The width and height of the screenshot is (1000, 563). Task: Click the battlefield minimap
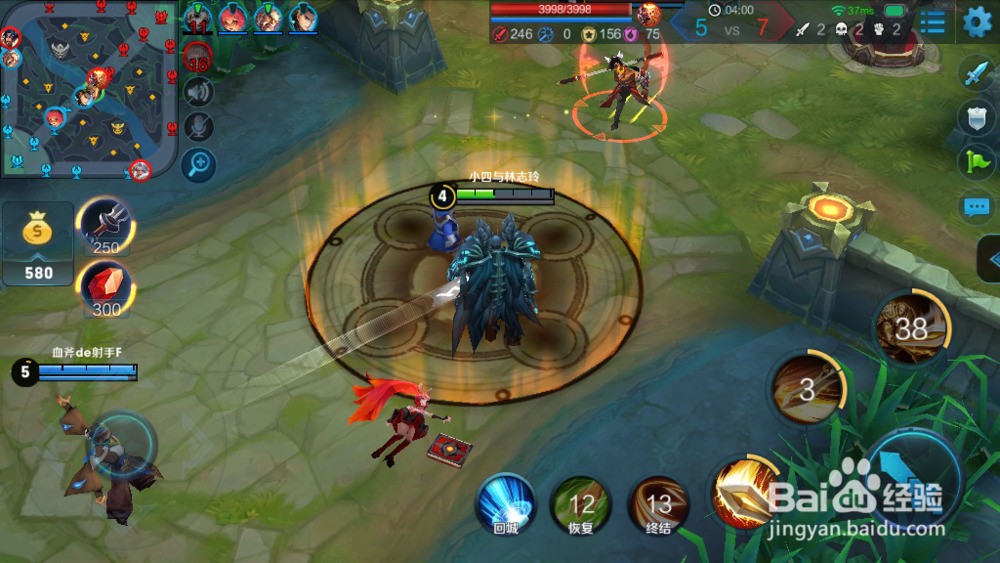(x=88, y=88)
